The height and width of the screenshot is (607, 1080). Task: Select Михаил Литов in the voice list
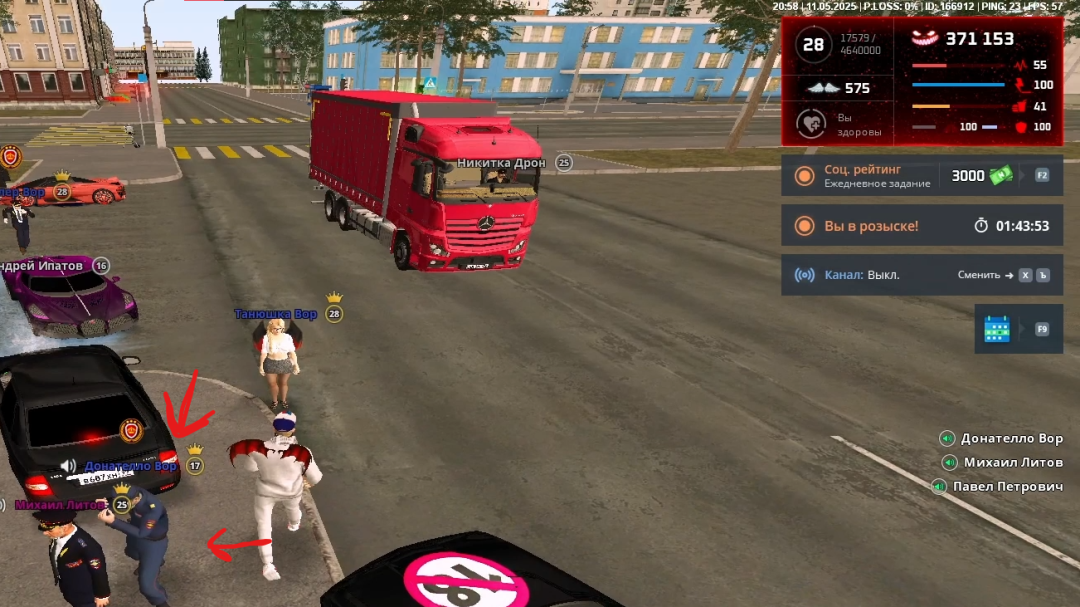point(1013,462)
